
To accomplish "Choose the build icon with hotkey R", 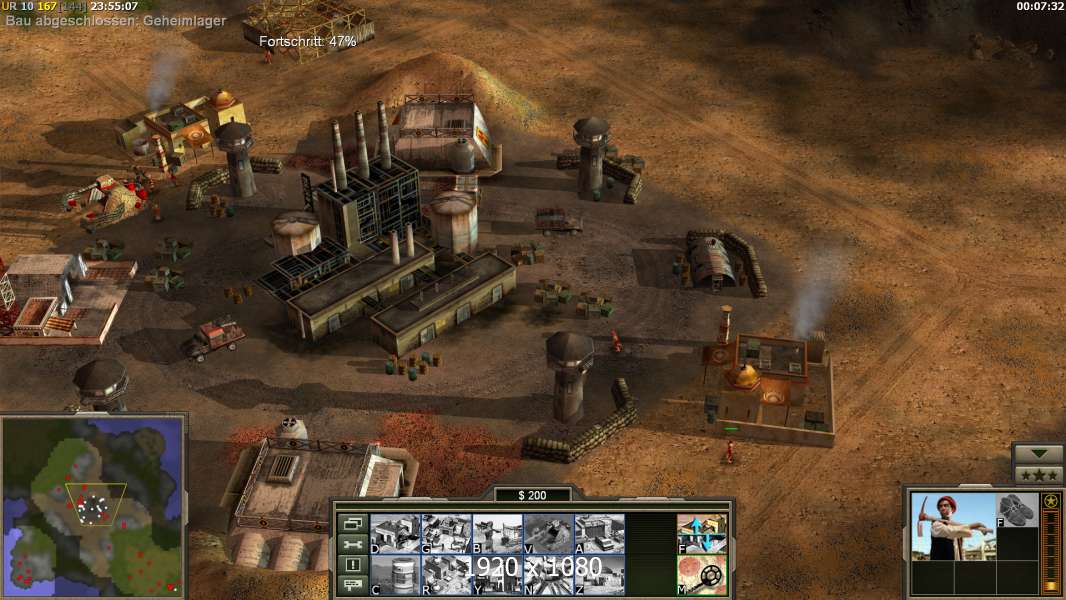I will 446,574.
